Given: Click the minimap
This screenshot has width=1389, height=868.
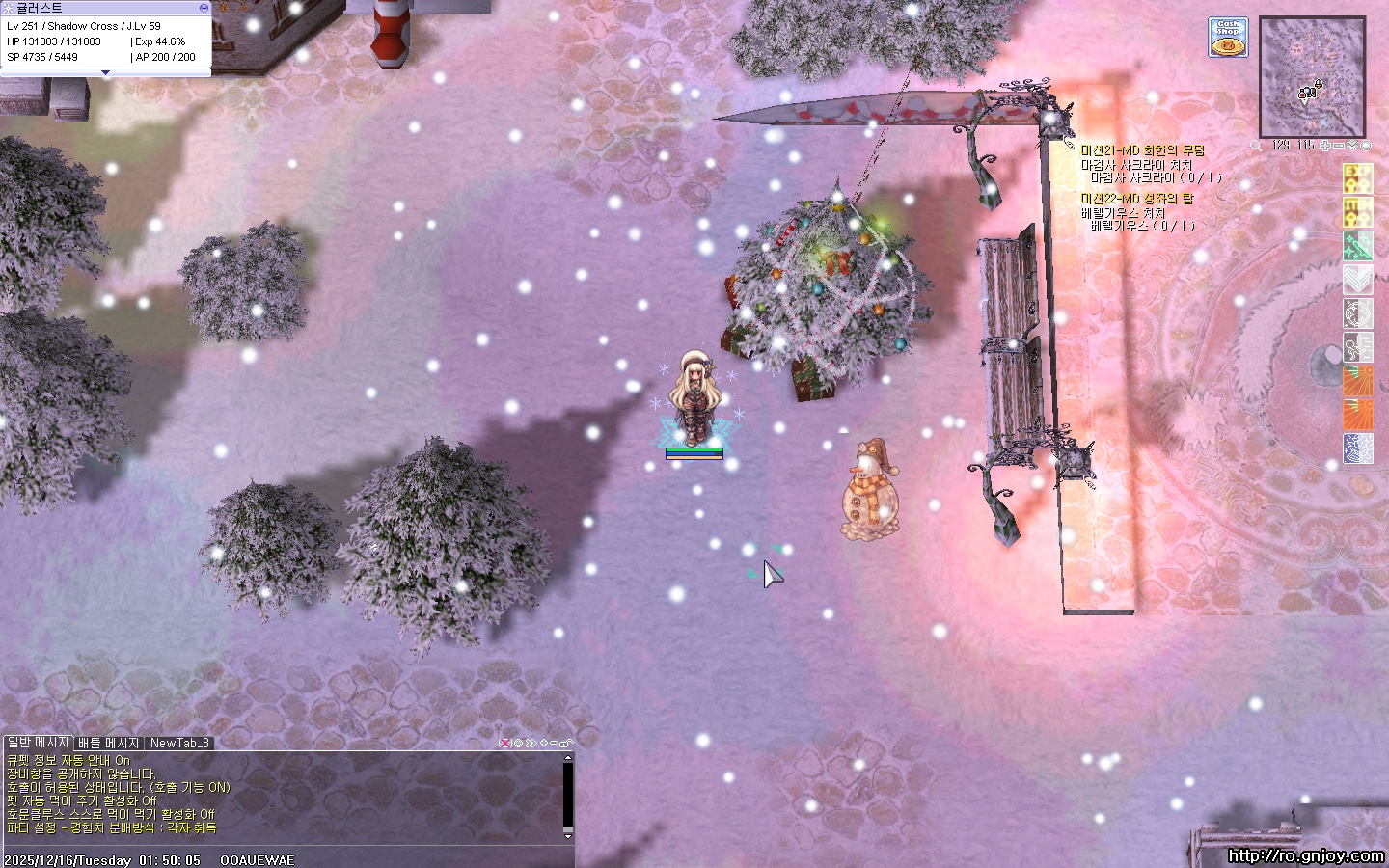Looking at the screenshot, I should pos(1312,77).
